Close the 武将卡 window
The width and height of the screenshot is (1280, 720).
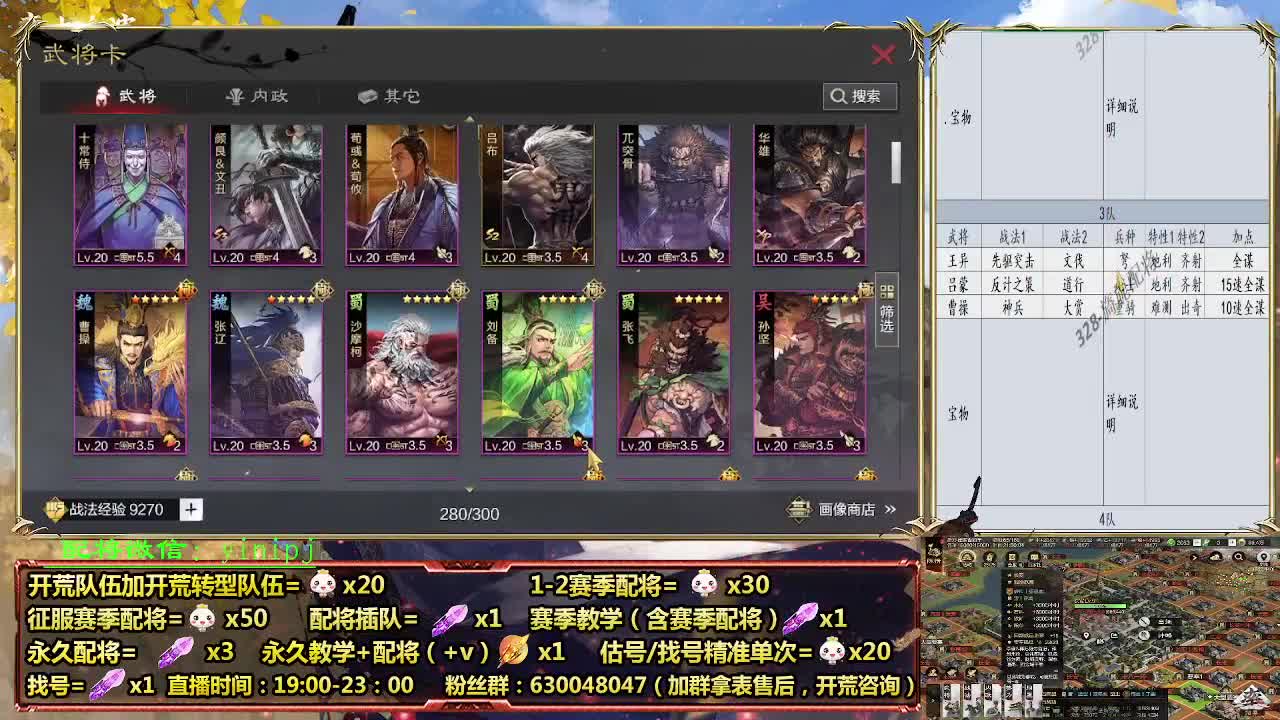[x=883, y=56]
